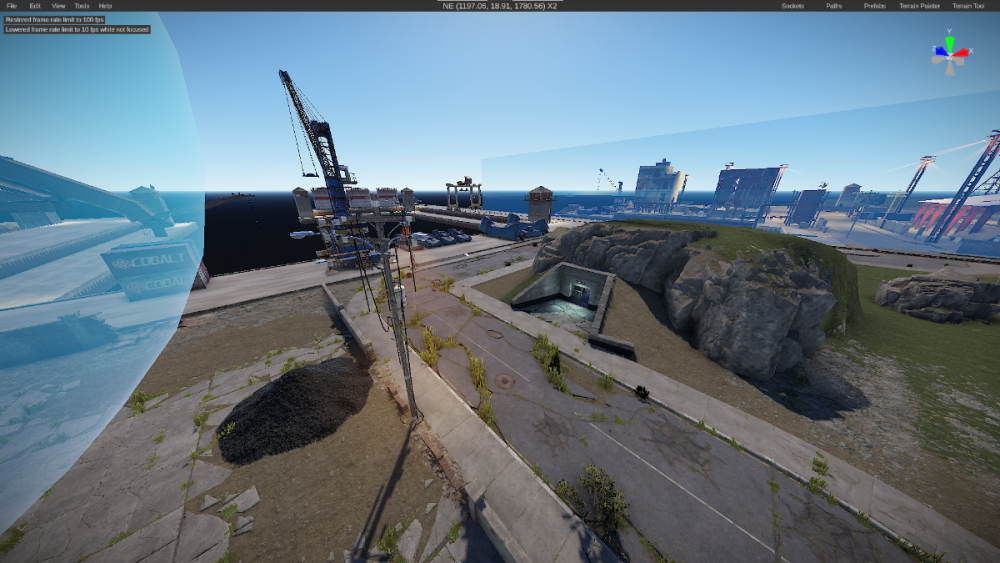Open the Edit menu
1000x563 pixels.
point(35,6)
